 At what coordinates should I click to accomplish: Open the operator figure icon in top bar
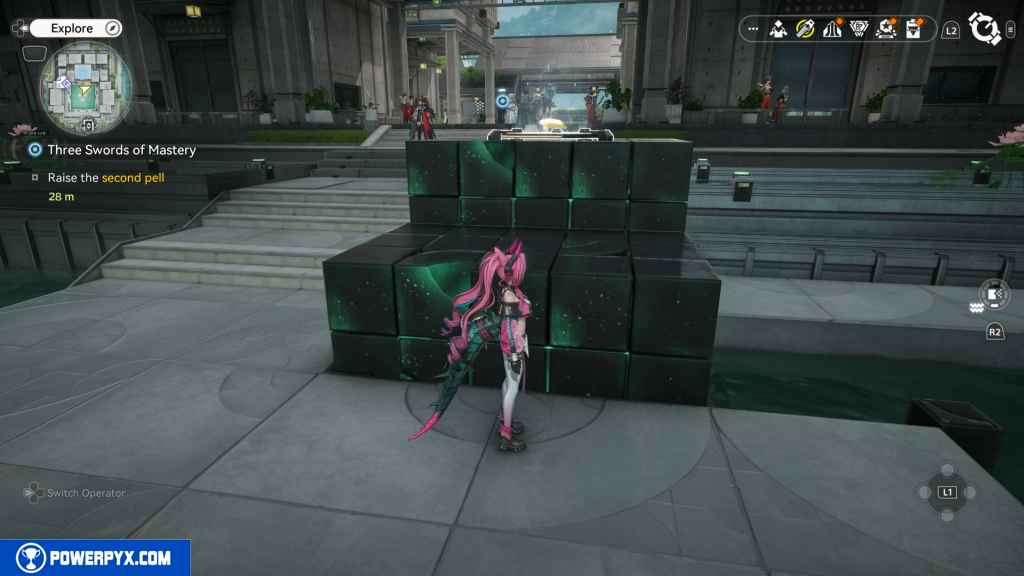click(x=778, y=29)
